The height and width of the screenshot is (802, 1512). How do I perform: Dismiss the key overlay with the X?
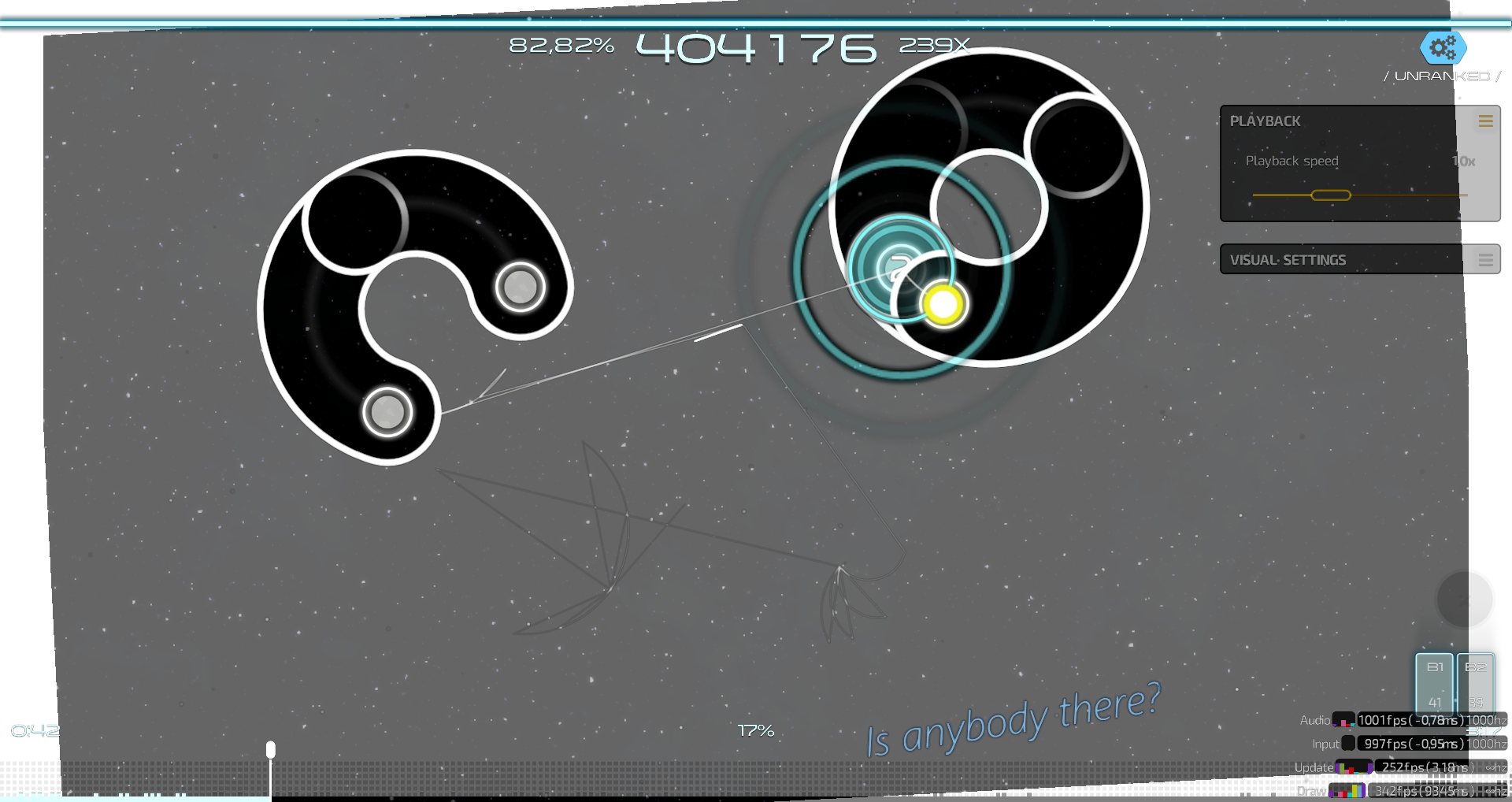pyautogui.click(x=1465, y=601)
